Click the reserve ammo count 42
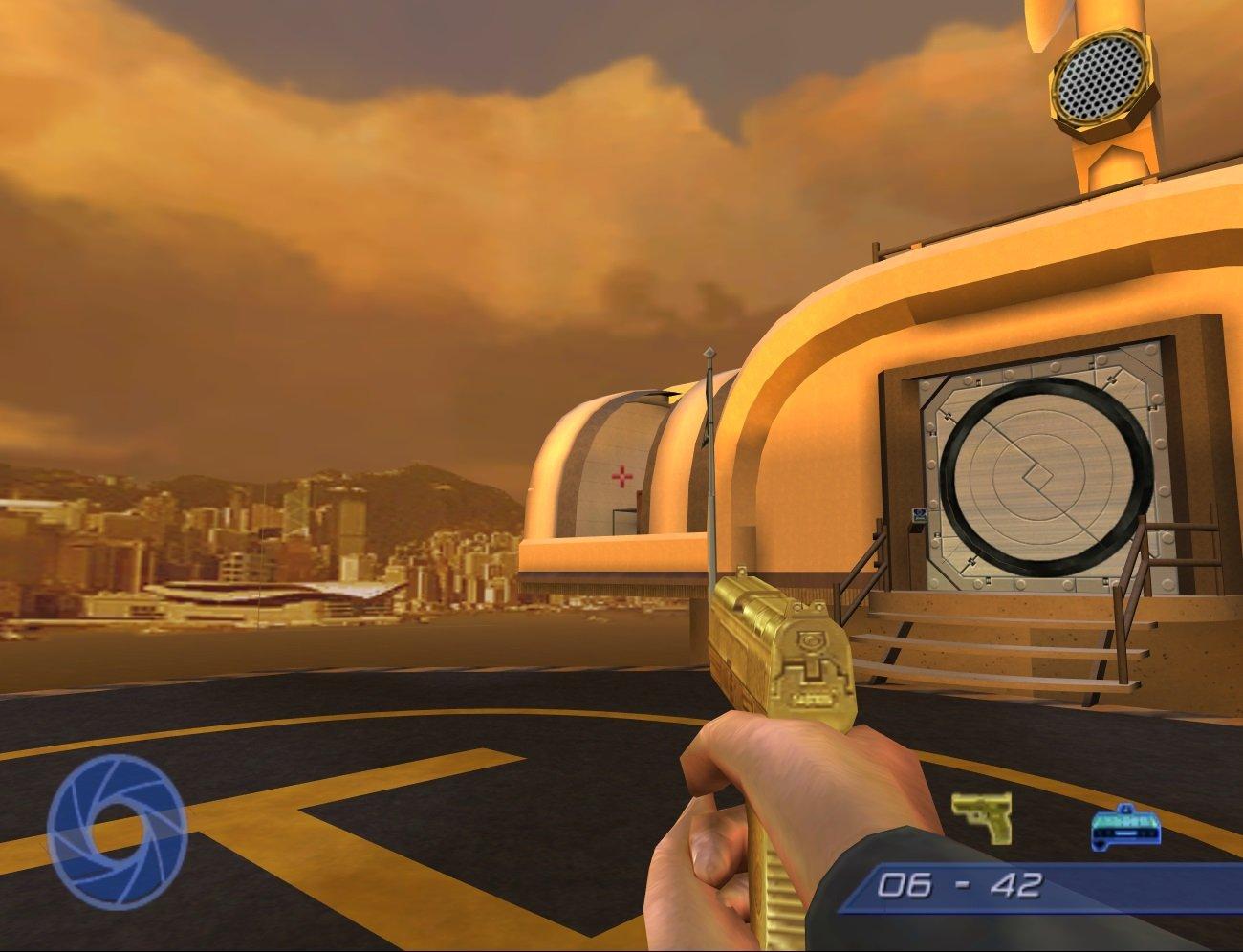 point(1016,885)
